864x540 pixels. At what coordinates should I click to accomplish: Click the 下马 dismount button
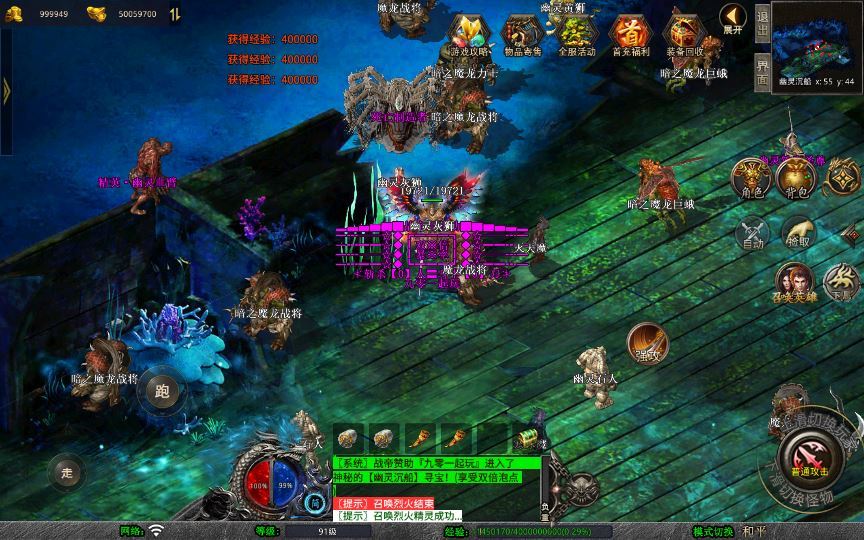click(839, 281)
